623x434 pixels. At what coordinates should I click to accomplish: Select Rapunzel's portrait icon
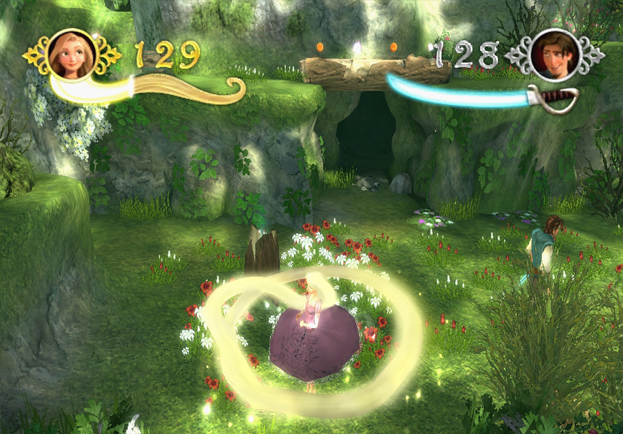71,55
